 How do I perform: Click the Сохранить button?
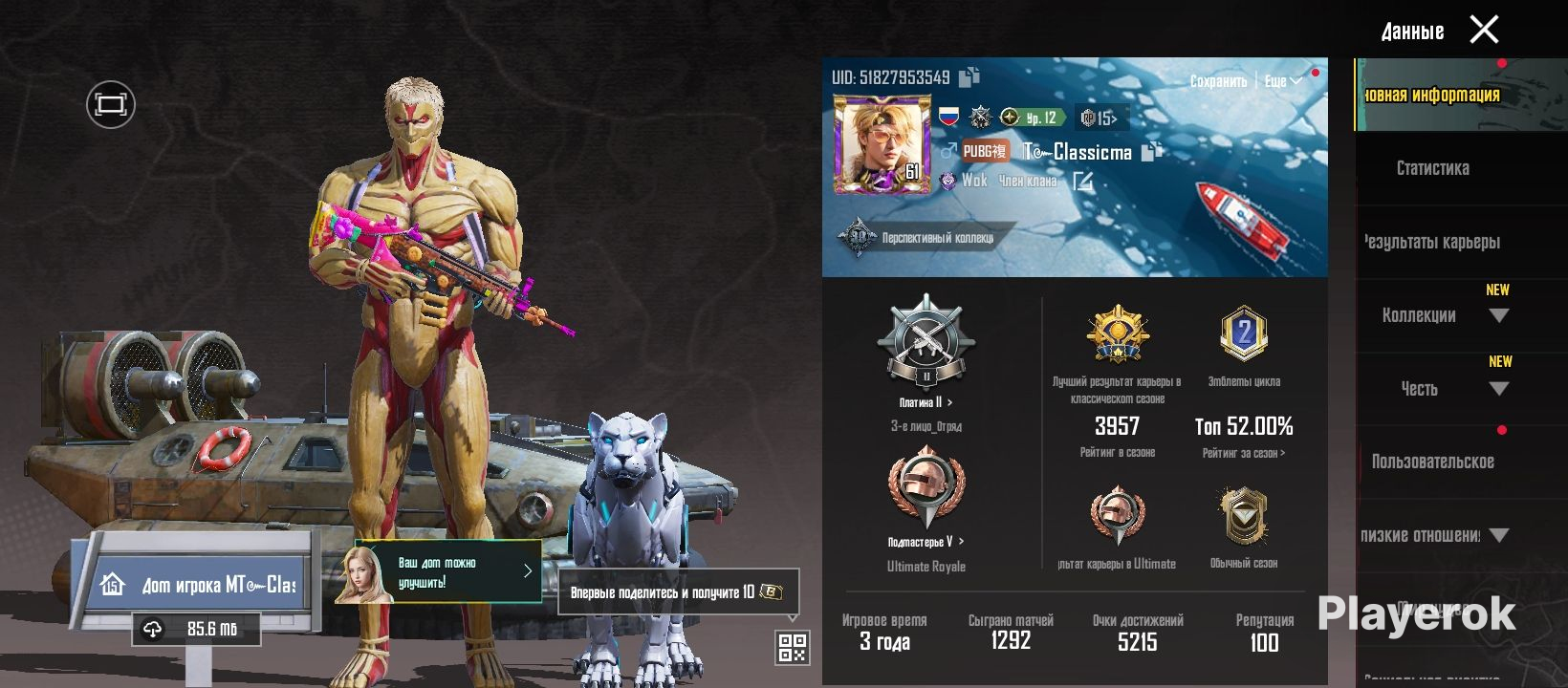pyautogui.click(x=1218, y=81)
